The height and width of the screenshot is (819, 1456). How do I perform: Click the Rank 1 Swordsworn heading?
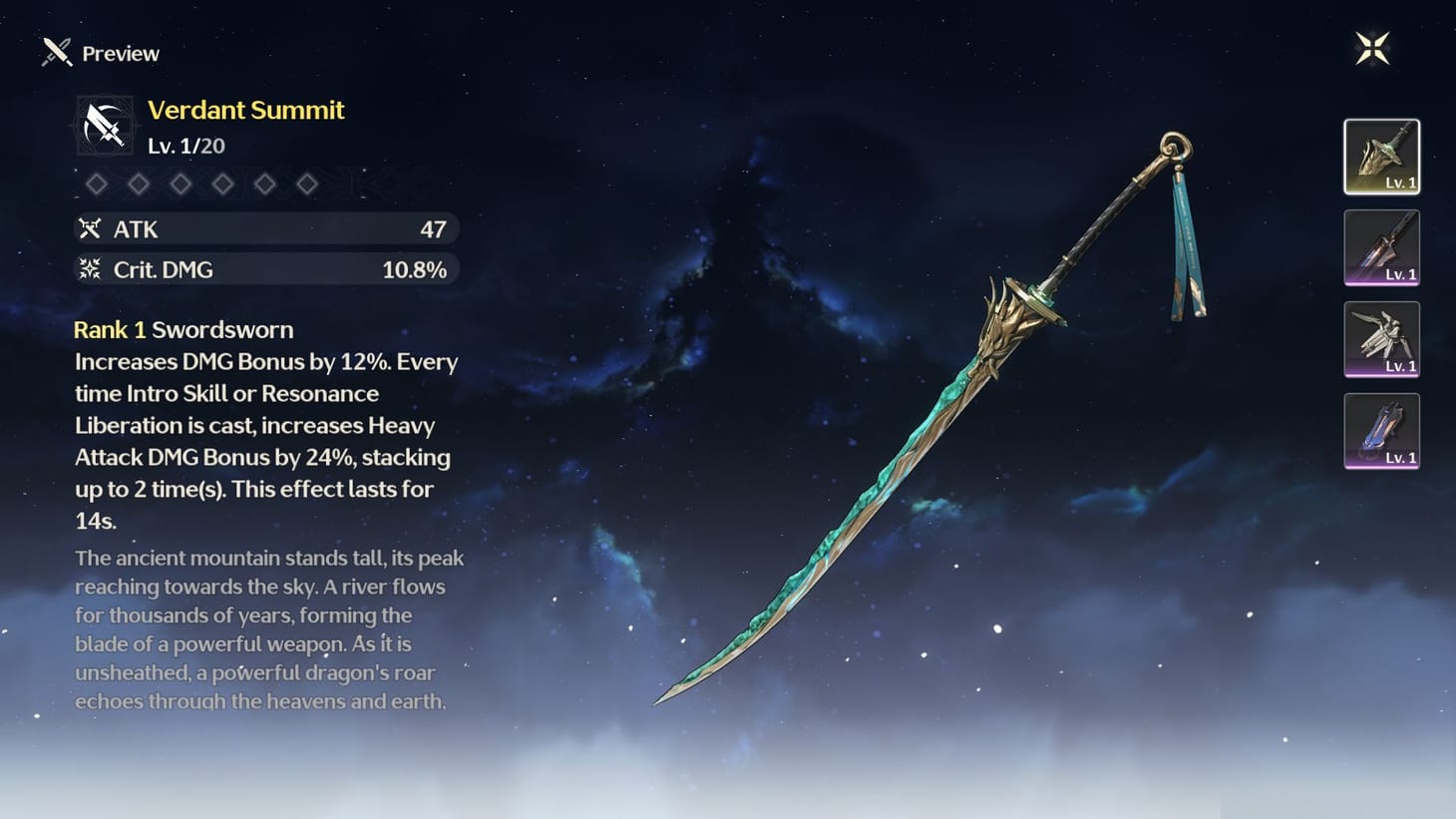[x=183, y=329]
